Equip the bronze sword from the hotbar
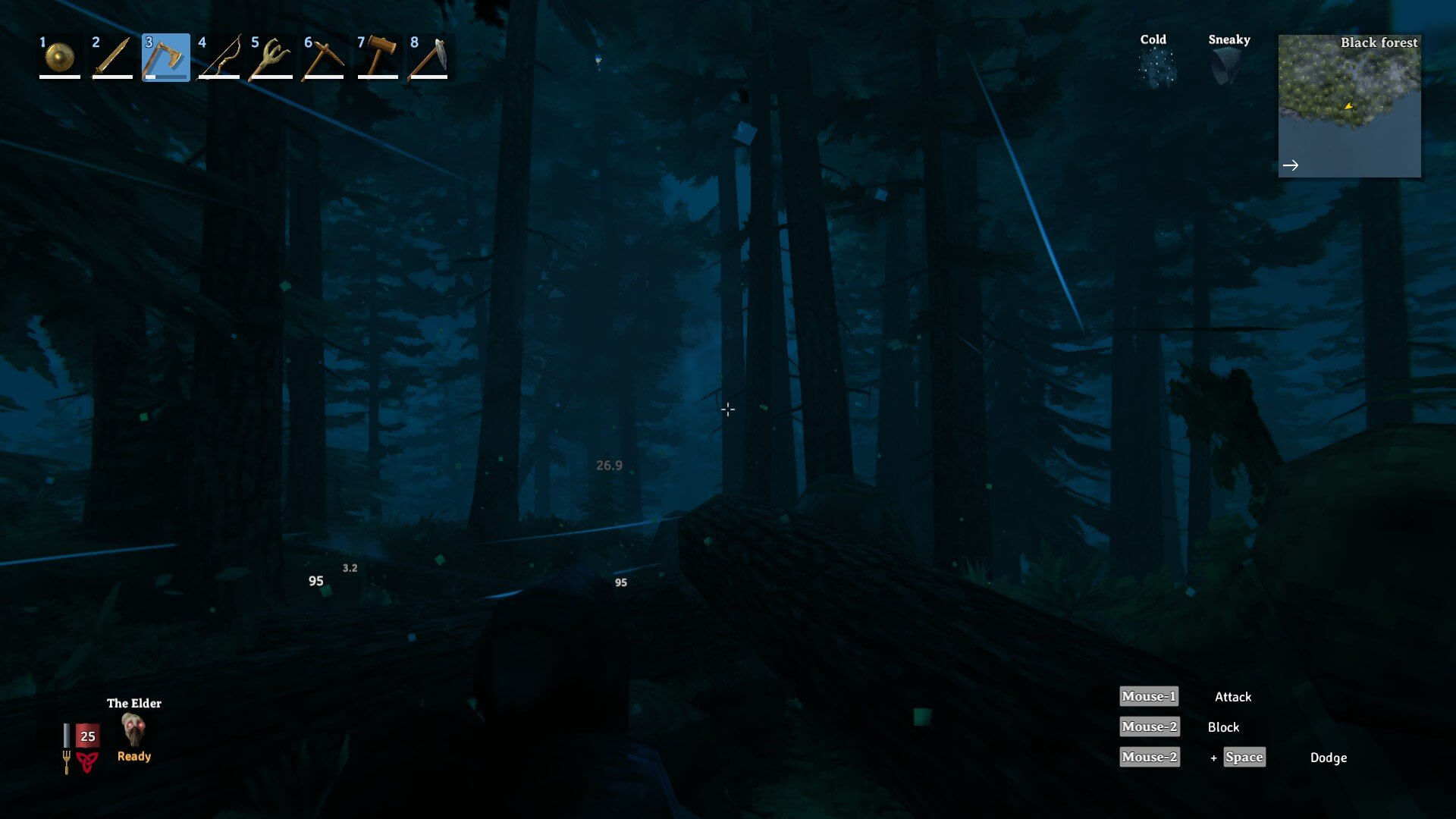This screenshot has width=1456, height=819. coord(112,57)
